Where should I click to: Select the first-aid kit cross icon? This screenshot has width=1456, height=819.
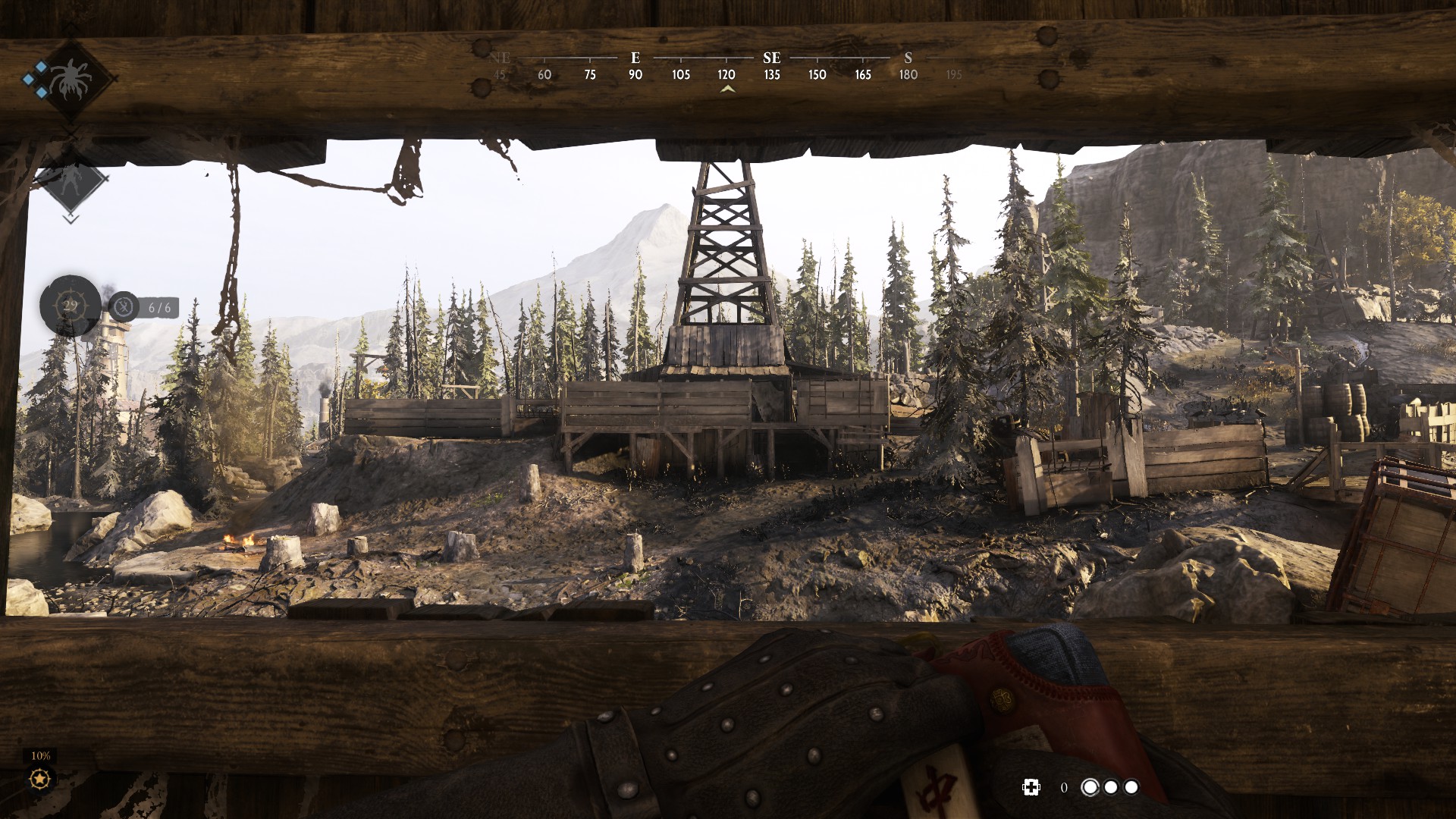(1031, 787)
